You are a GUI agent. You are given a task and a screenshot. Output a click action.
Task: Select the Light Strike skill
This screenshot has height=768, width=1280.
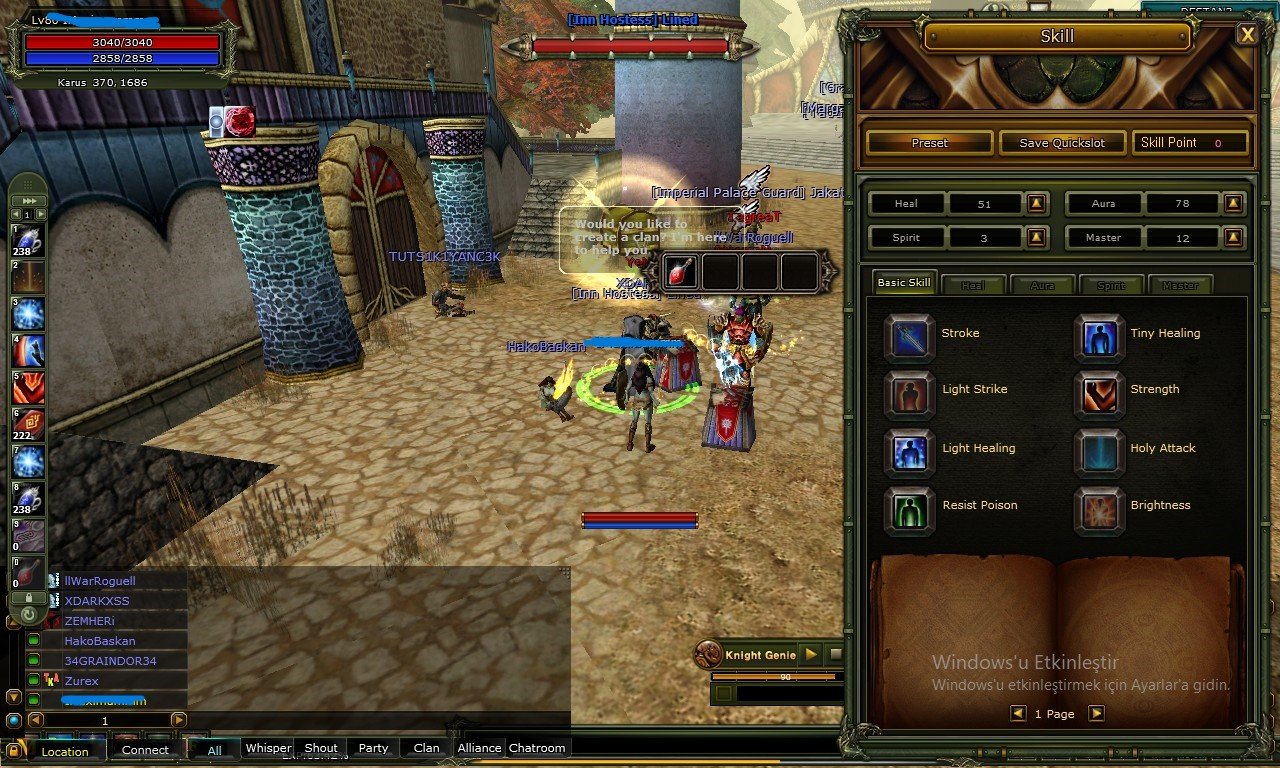pos(909,394)
